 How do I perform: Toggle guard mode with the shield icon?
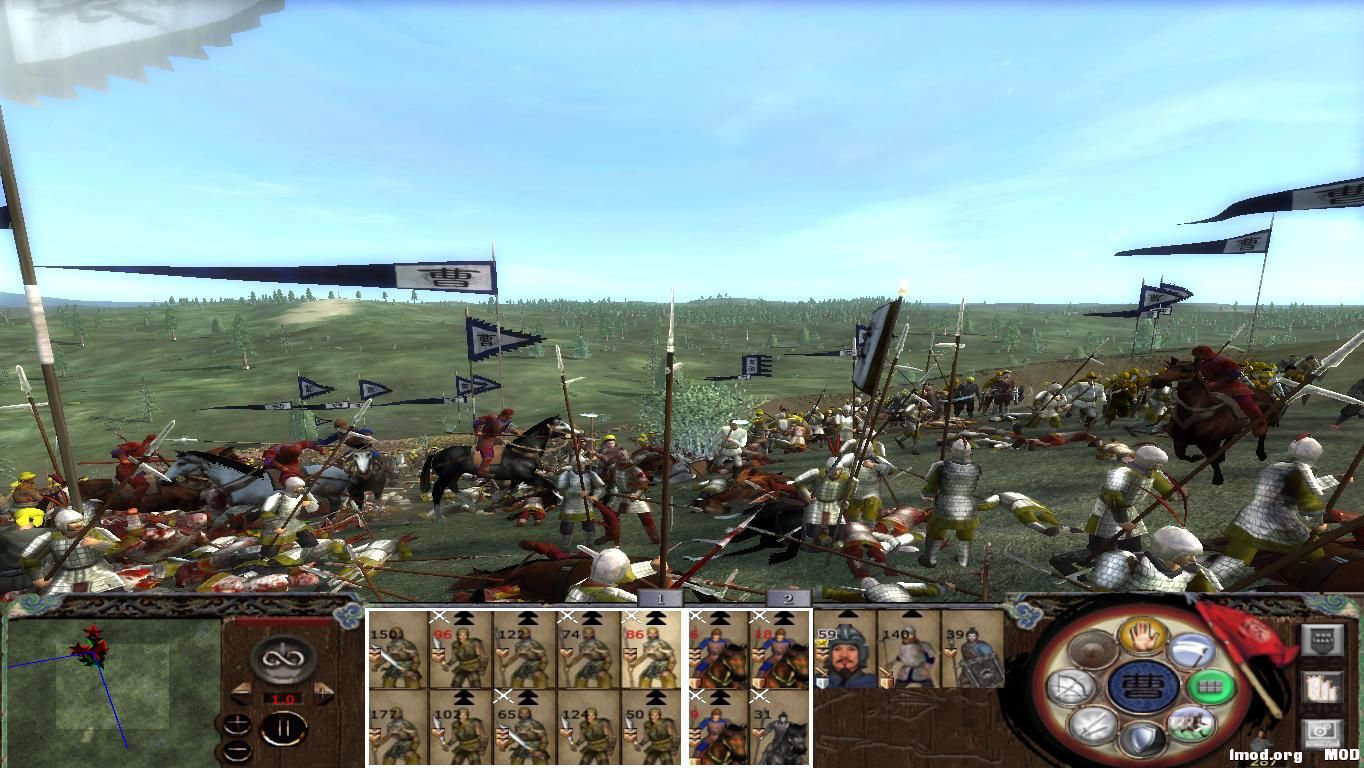point(1143,738)
